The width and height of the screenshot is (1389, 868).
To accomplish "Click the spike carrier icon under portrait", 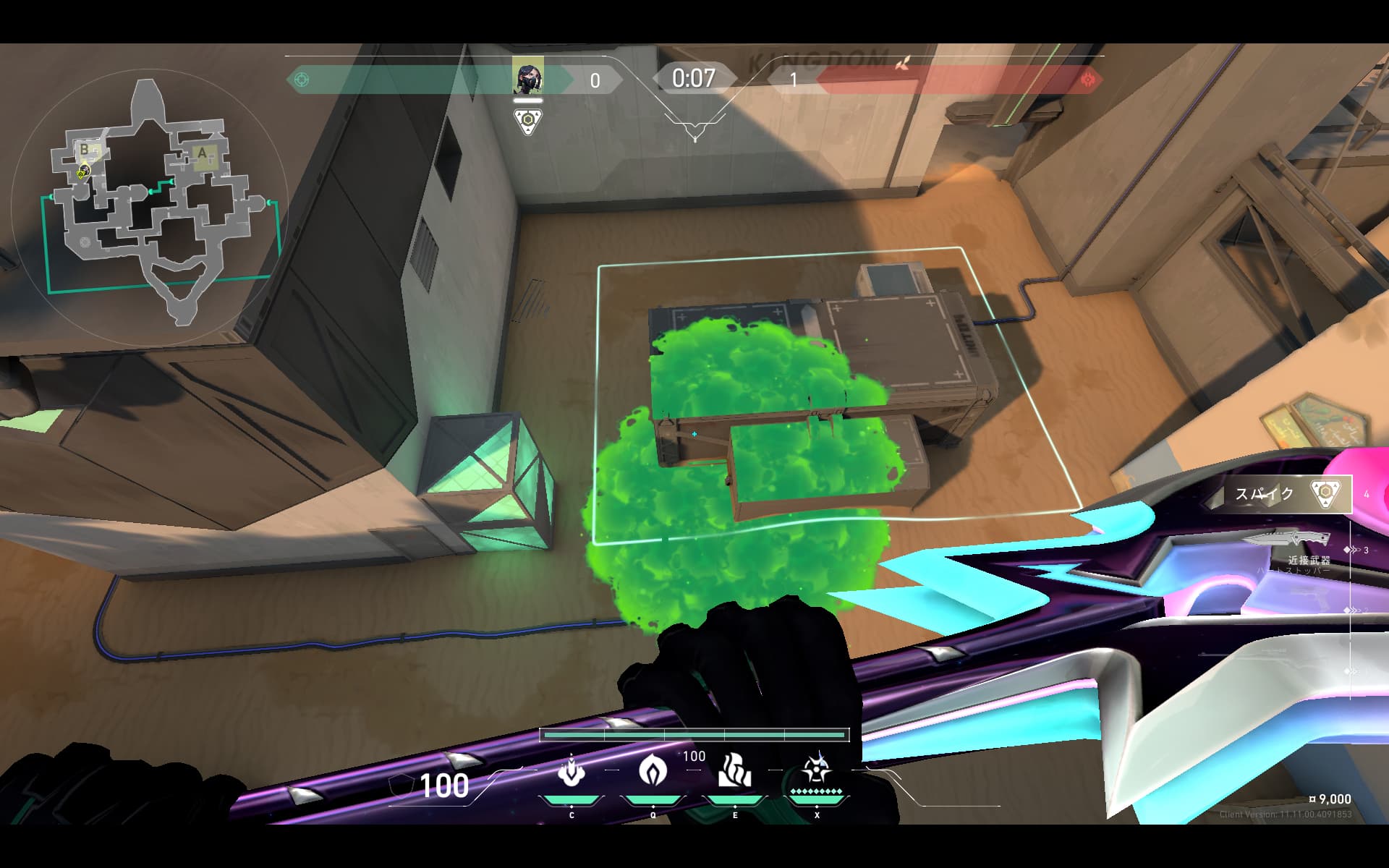I will 529,122.
